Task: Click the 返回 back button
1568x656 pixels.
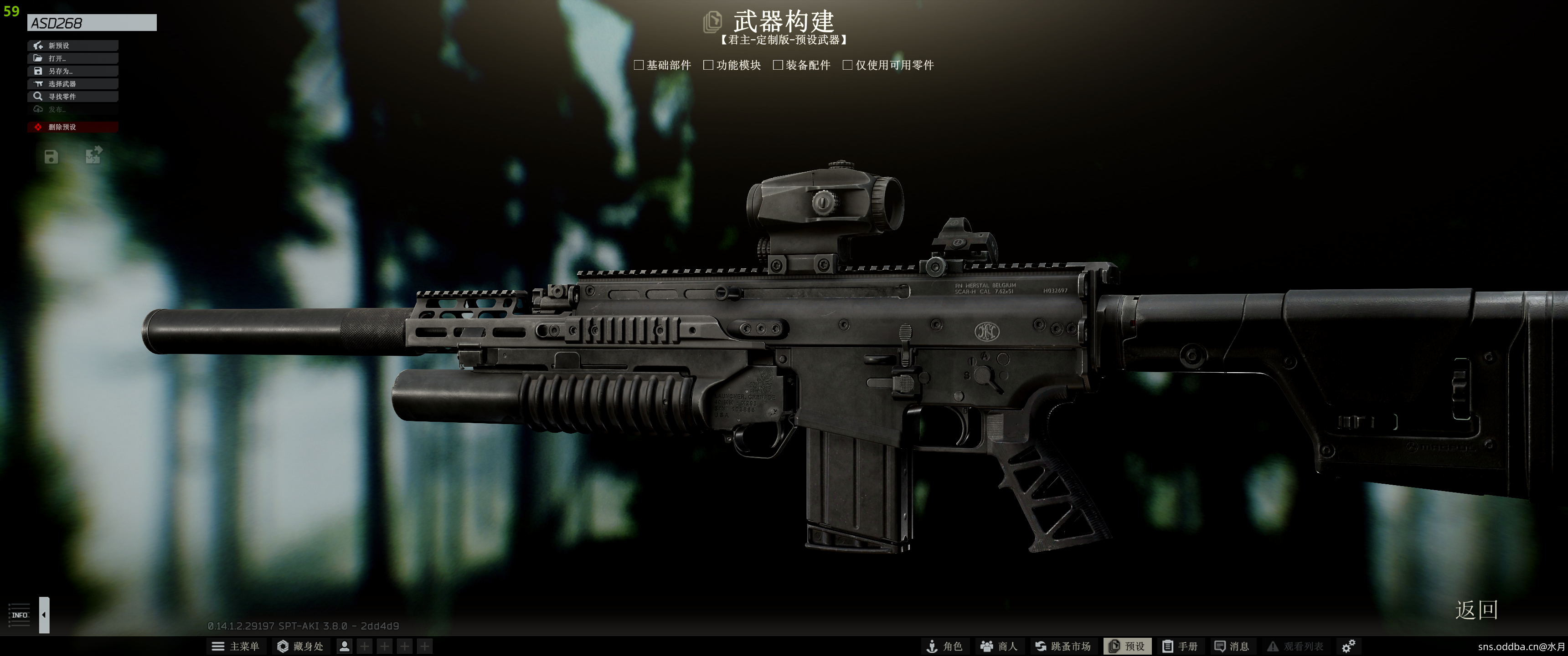Action: pos(1476,610)
